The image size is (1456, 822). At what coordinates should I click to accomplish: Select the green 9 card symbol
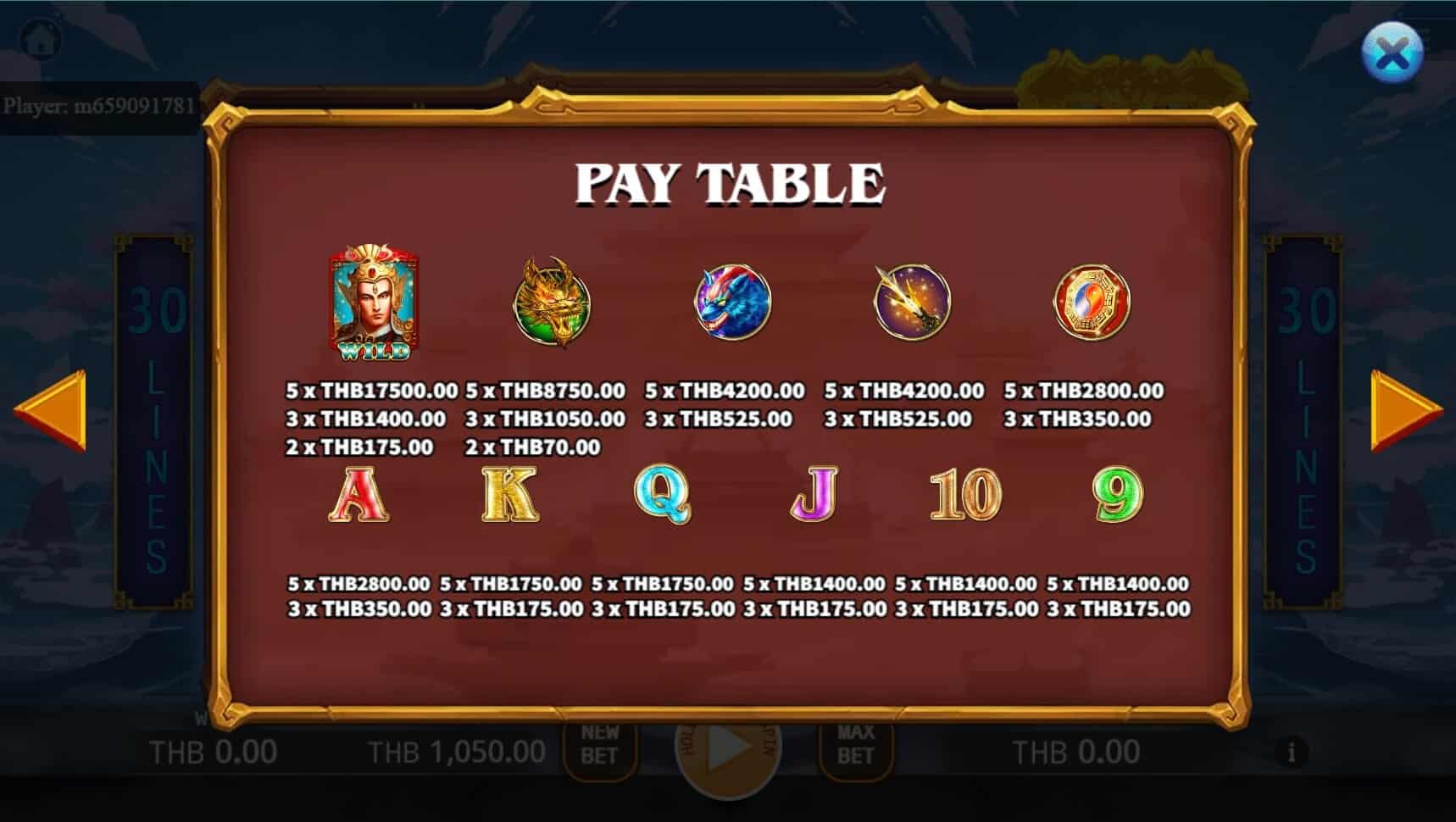click(x=1114, y=495)
